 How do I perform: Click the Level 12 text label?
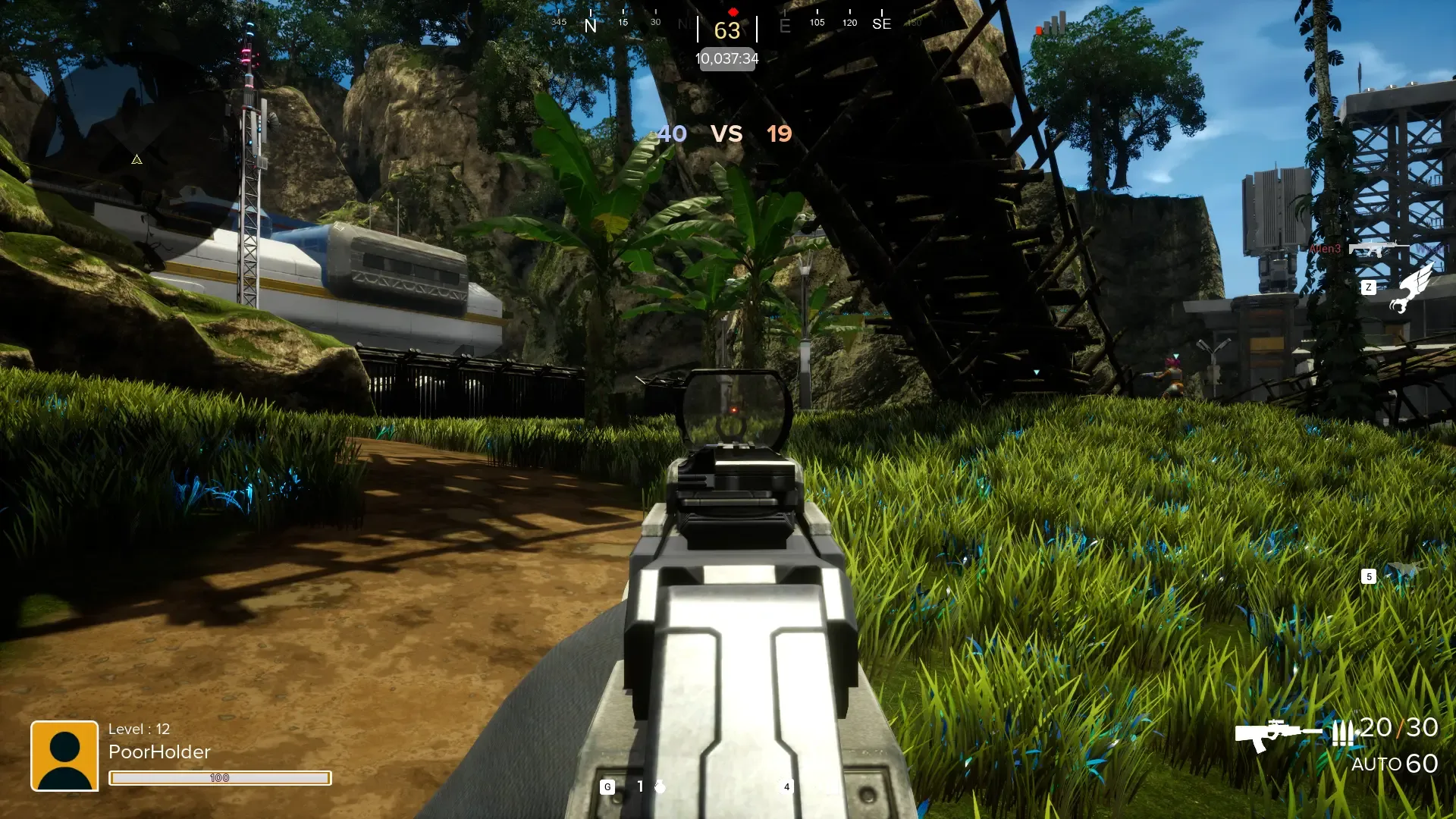point(139,729)
